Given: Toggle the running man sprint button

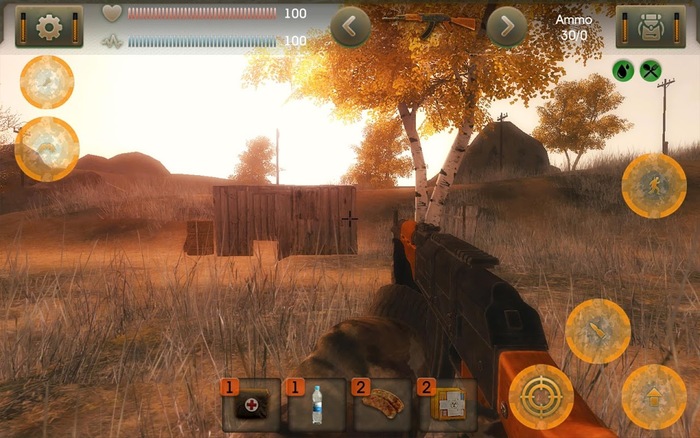Looking at the screenshot, I should (654, 185).
